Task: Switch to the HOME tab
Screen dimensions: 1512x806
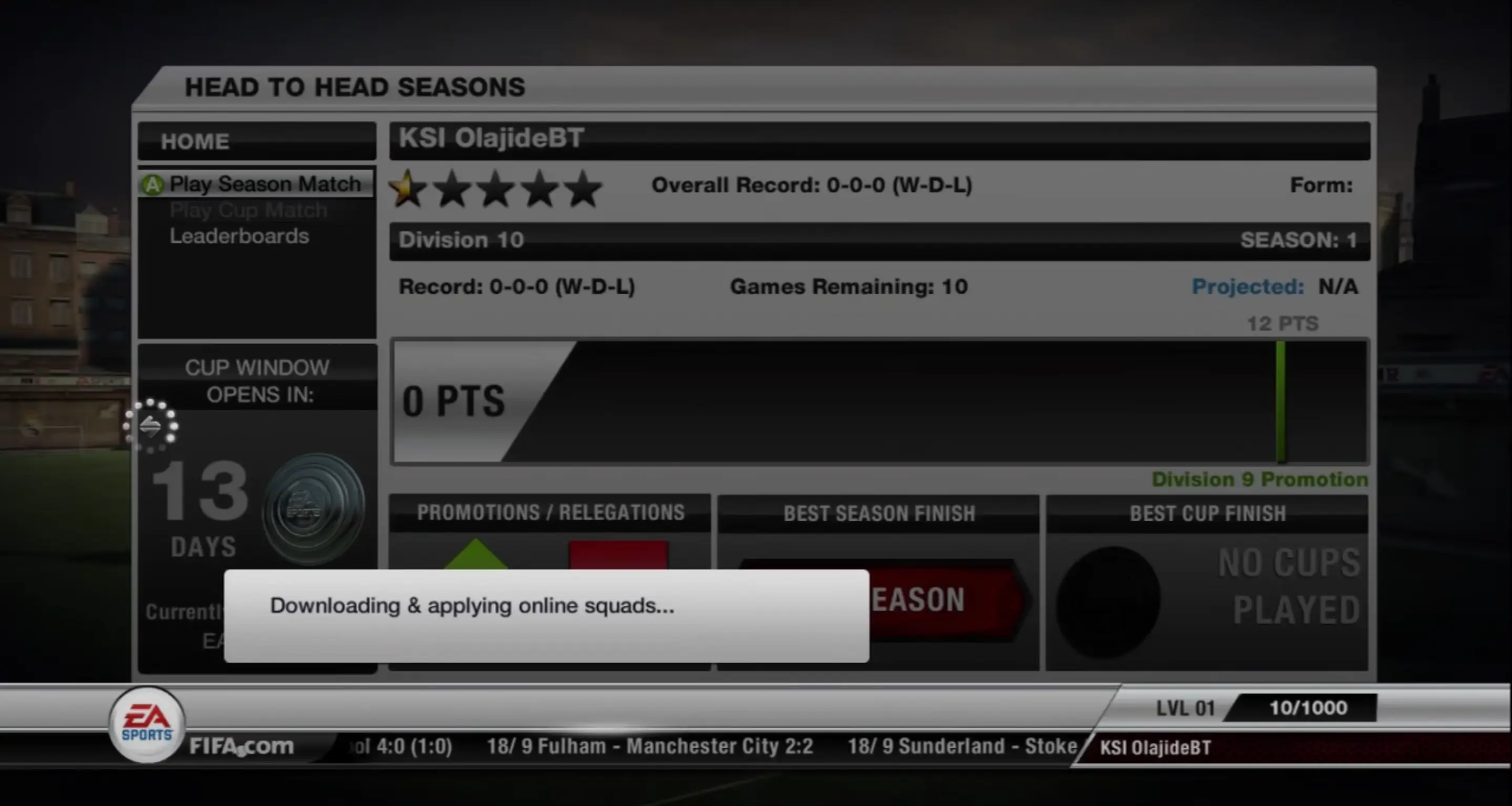Action: point(195,140)
